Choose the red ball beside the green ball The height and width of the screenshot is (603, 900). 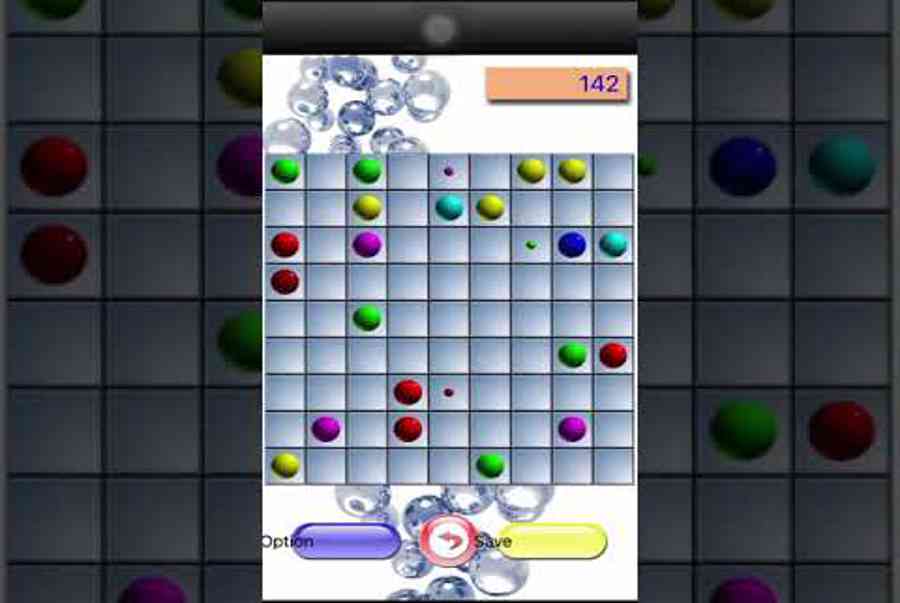pos(612,355)
